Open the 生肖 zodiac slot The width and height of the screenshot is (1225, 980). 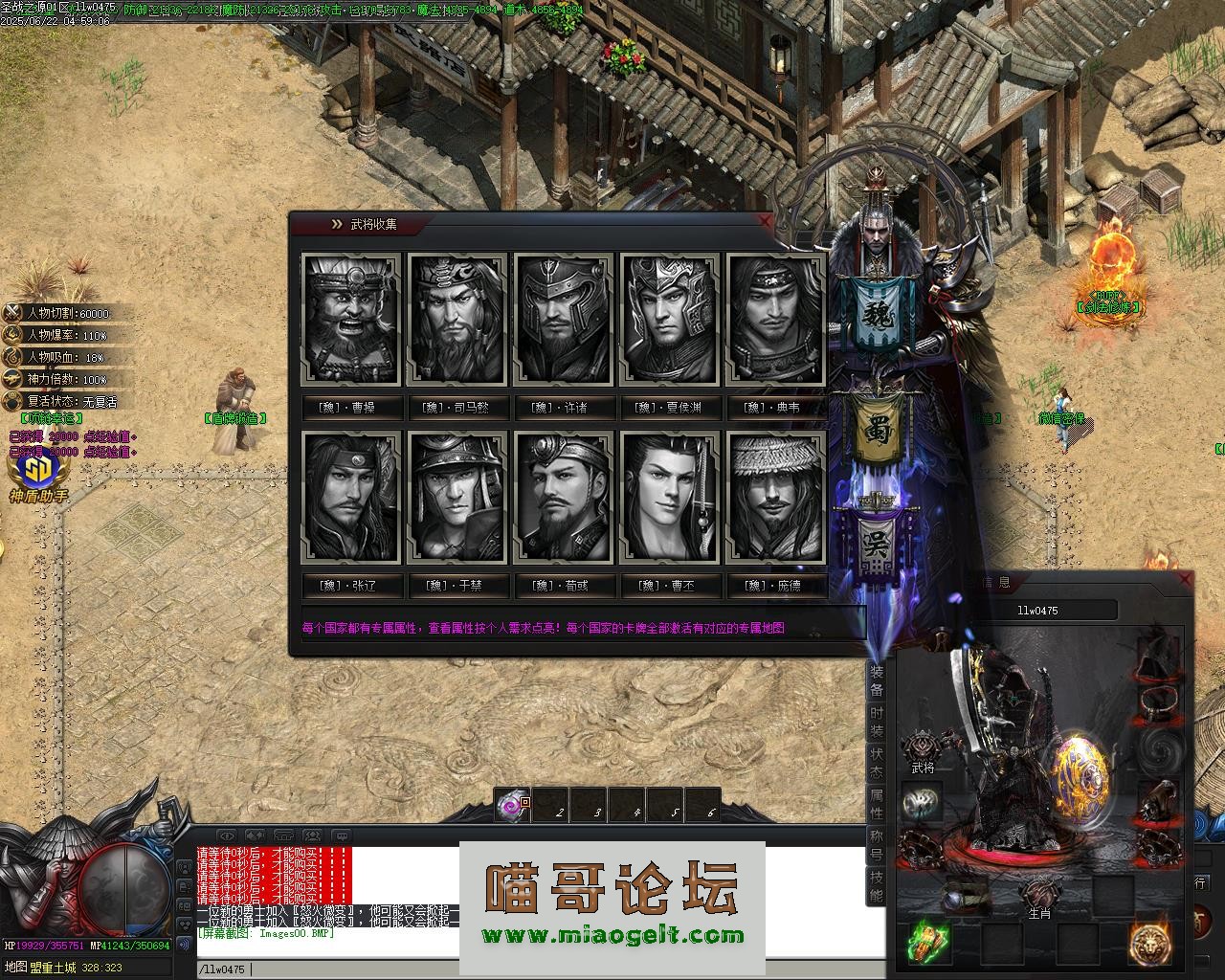point(1039,898)
